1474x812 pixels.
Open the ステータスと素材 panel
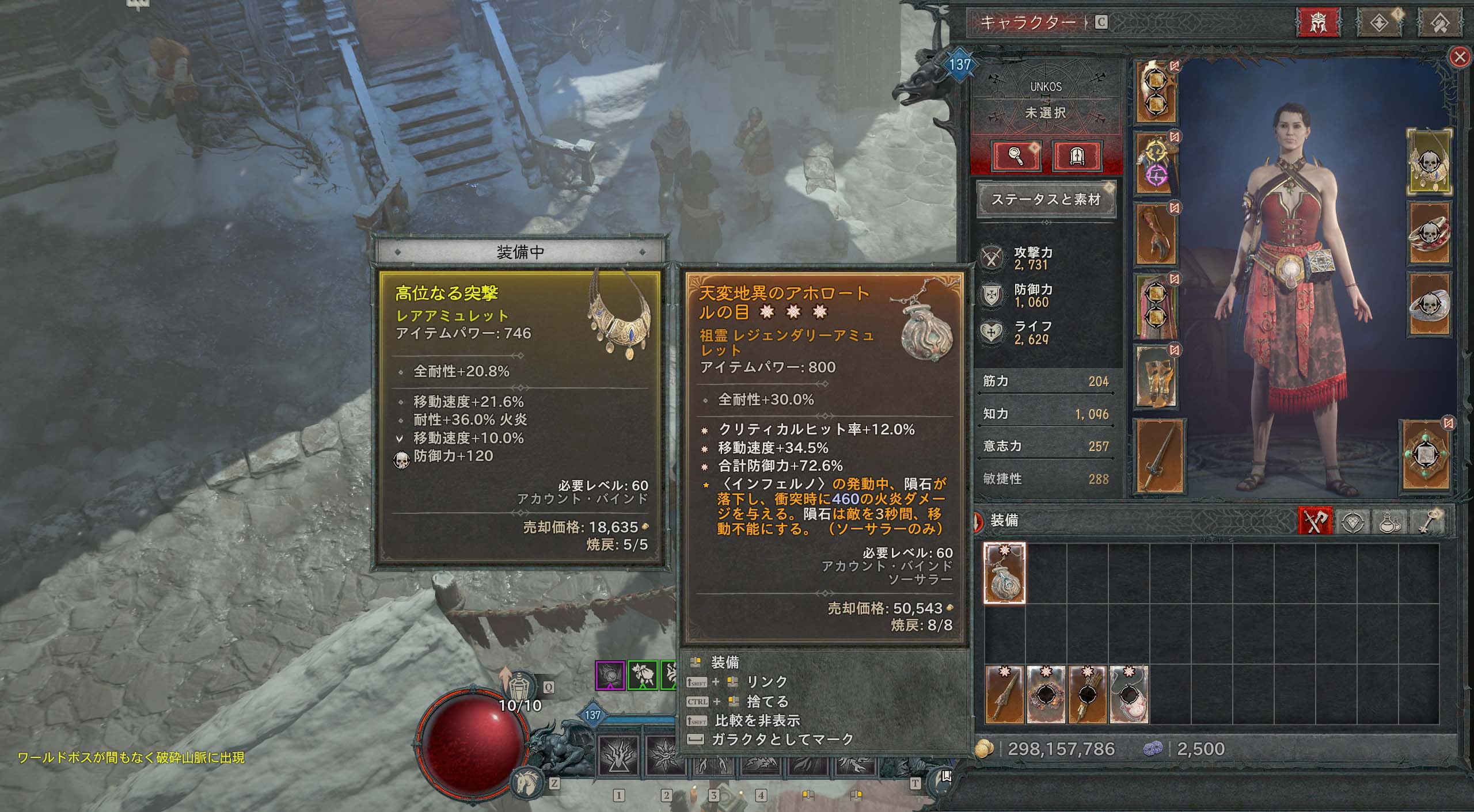pyautogui.click(x=1046, y=199)
